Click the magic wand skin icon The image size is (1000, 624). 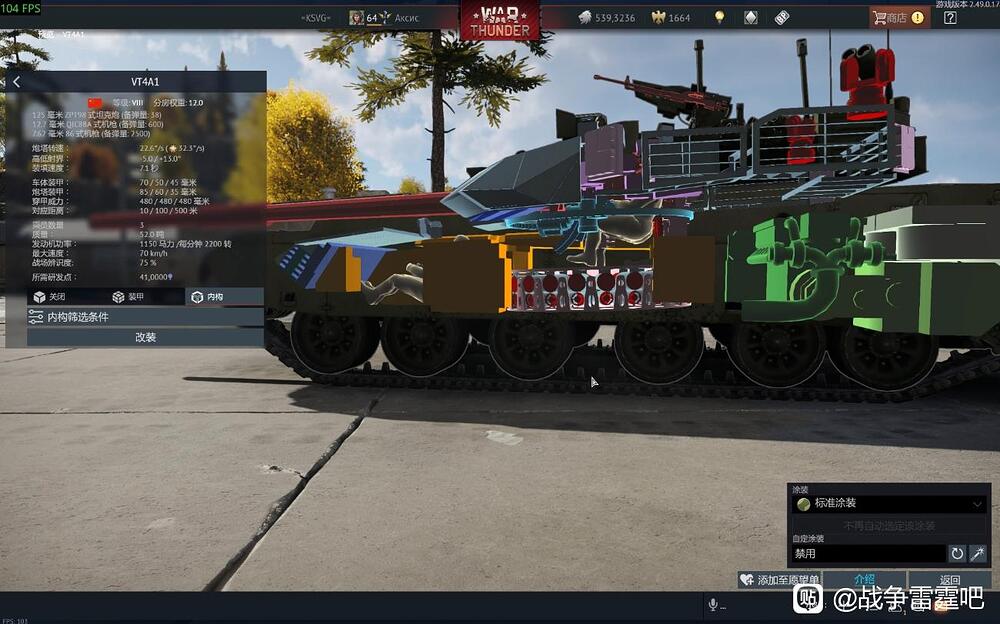[978, 553]
